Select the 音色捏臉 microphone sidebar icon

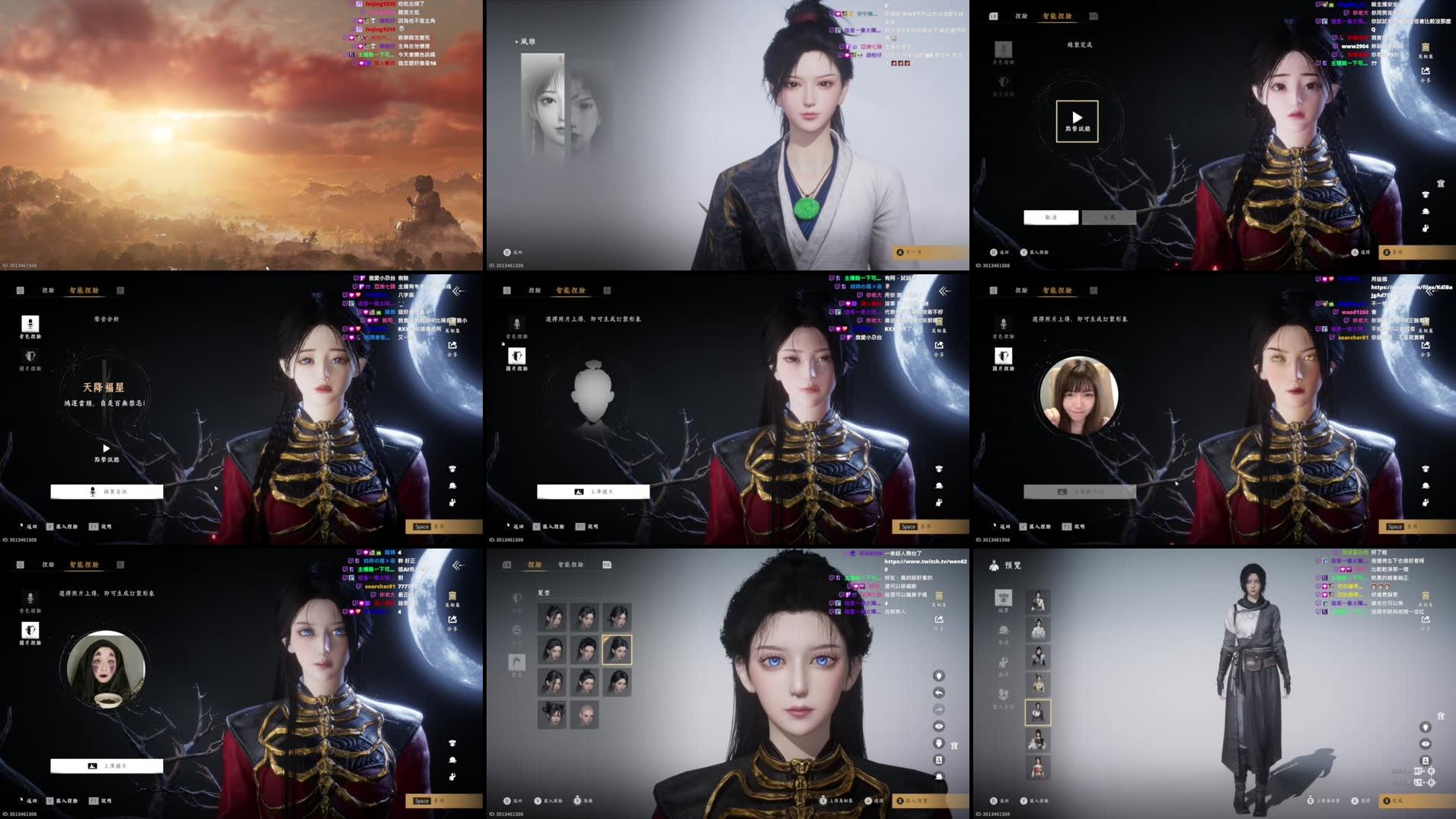point(30,325)
